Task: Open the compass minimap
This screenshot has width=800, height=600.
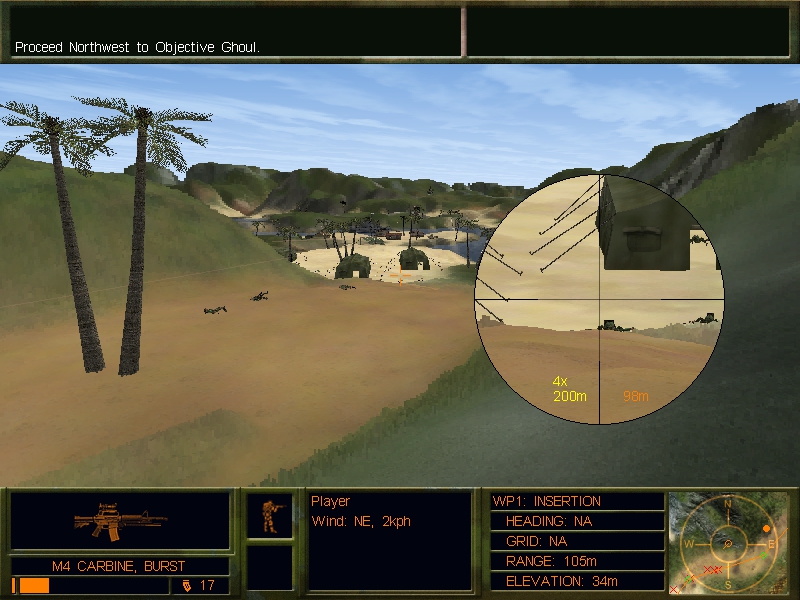Action: pos(727,542)
